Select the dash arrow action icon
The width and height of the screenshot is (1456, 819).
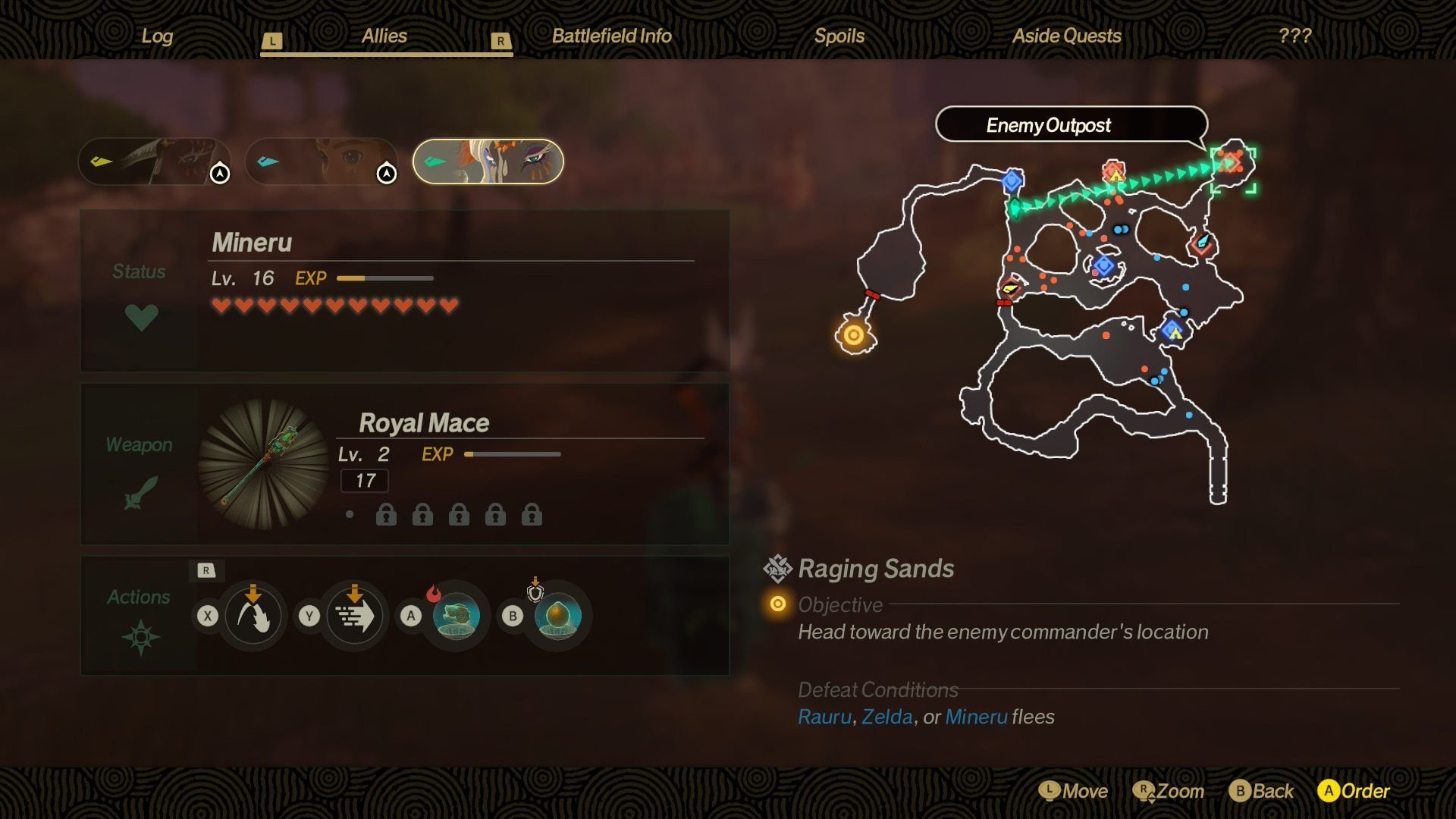(354, 616)
